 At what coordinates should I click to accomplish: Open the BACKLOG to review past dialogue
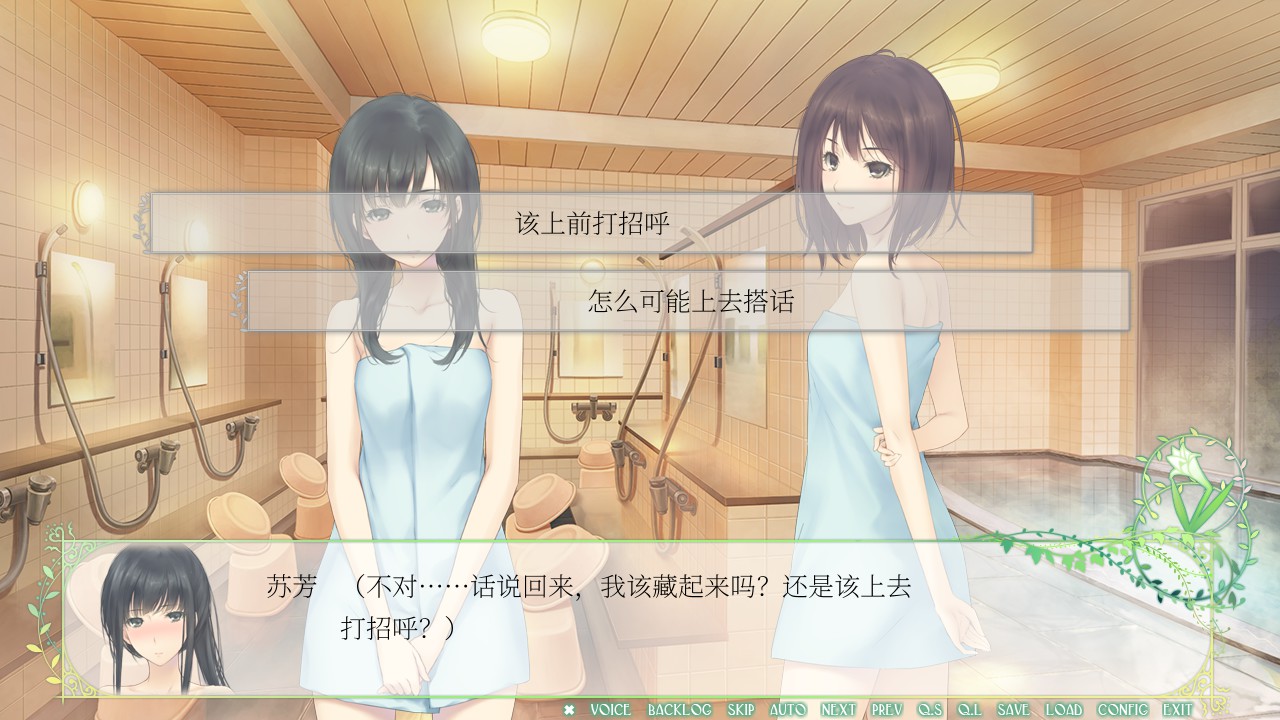(681, 710)
